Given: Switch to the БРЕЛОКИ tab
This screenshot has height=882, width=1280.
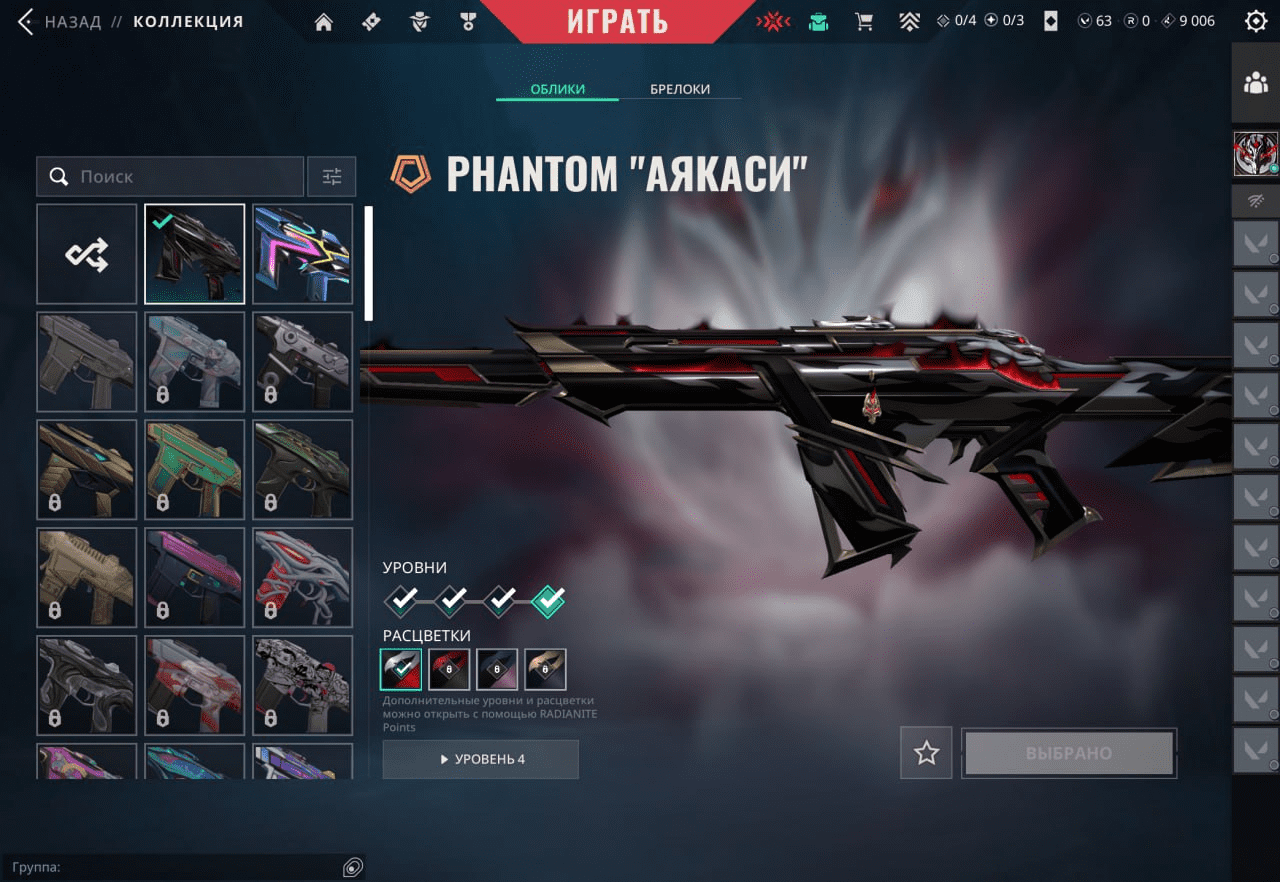Looking at the screenshot, I should pyautogui.click(x=680, y=89).
